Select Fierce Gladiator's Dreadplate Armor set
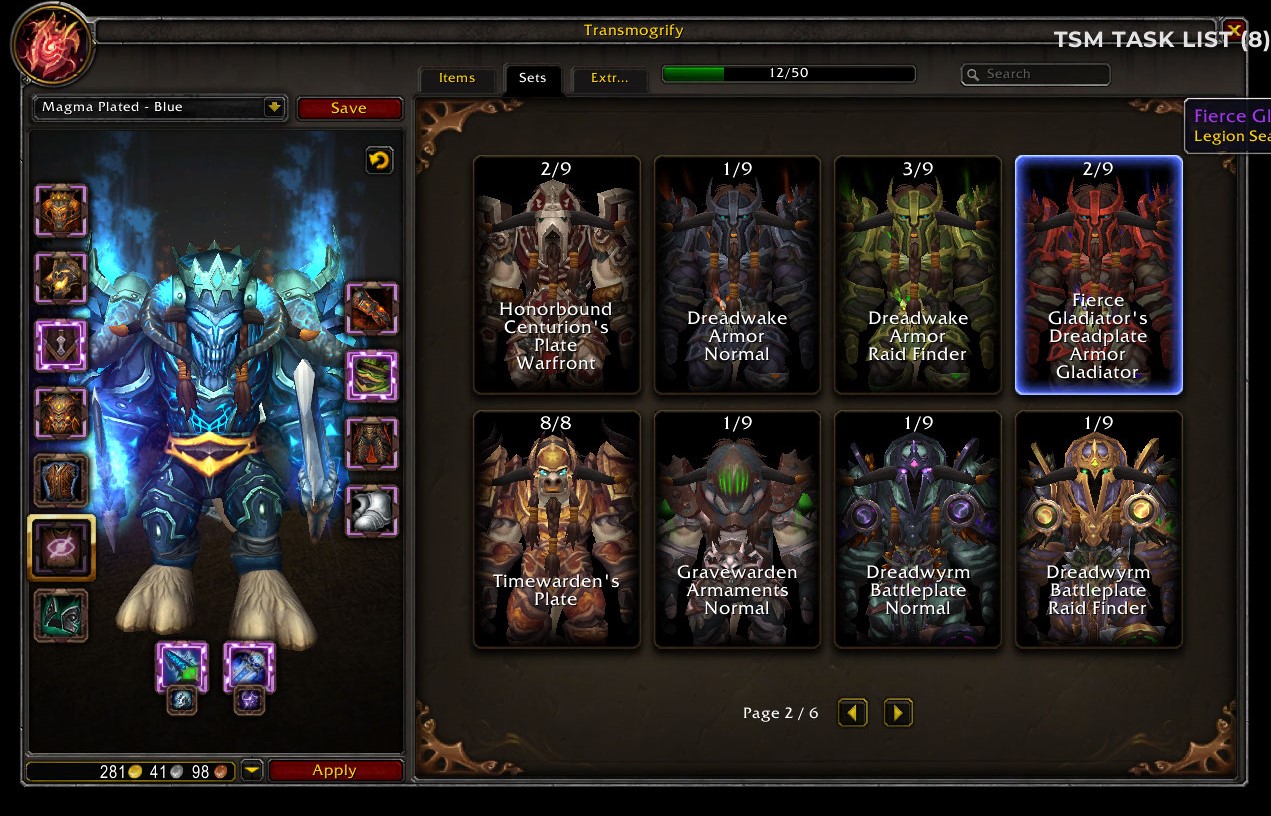This screenshot has height=816, width=1271. tap(1098, 275)
